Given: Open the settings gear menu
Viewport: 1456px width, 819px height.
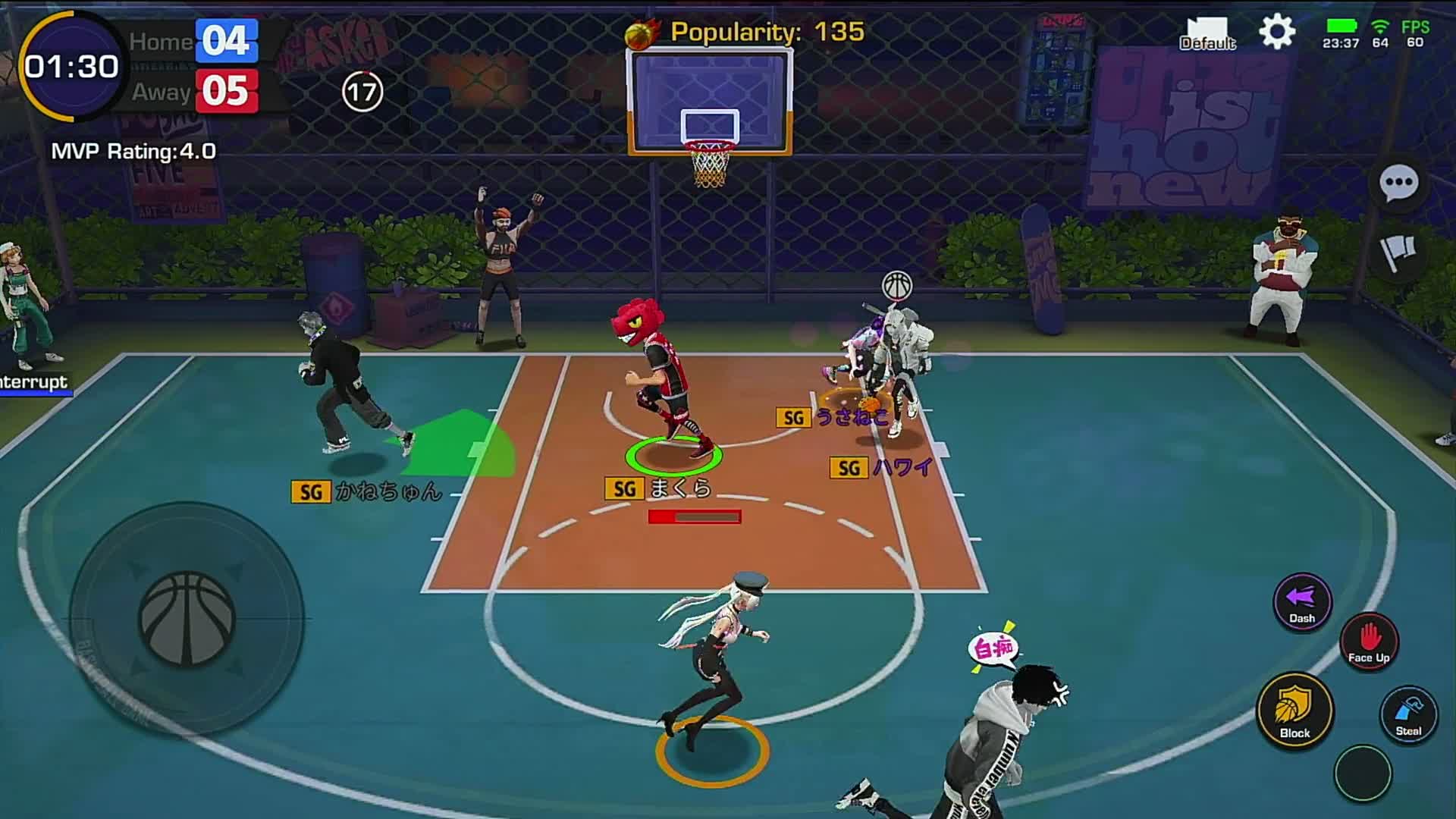Looking at the screenshot, I should (1277, 32).
